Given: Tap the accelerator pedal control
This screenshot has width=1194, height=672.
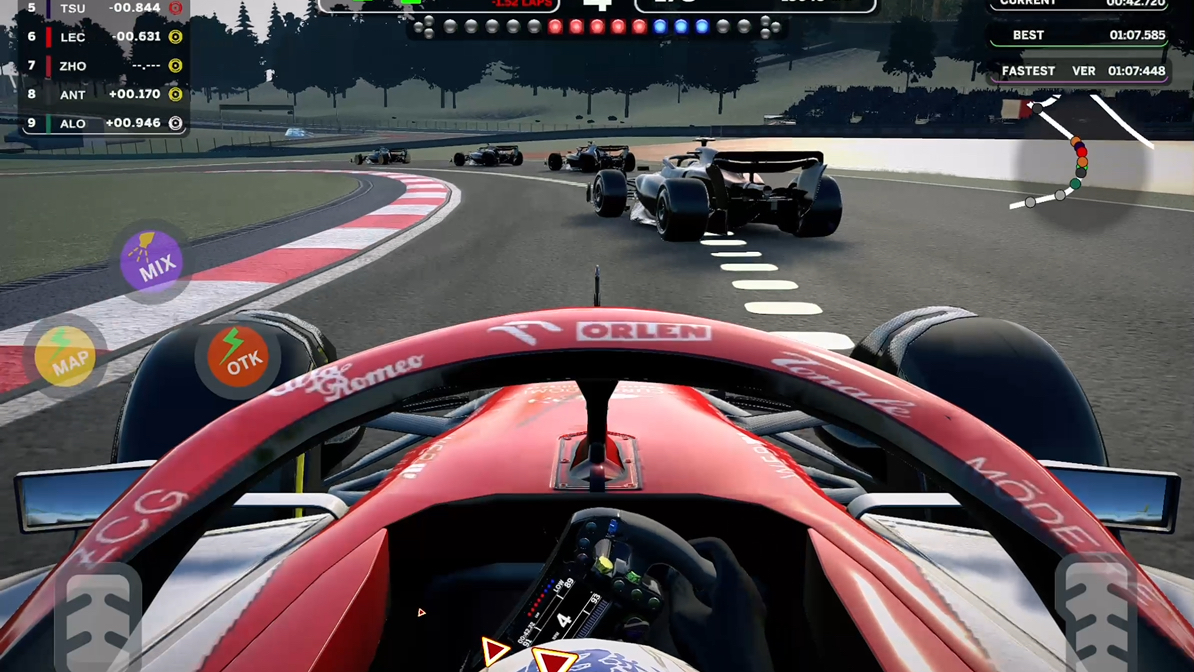Looking at the screenshot, I should [1097, 612].
